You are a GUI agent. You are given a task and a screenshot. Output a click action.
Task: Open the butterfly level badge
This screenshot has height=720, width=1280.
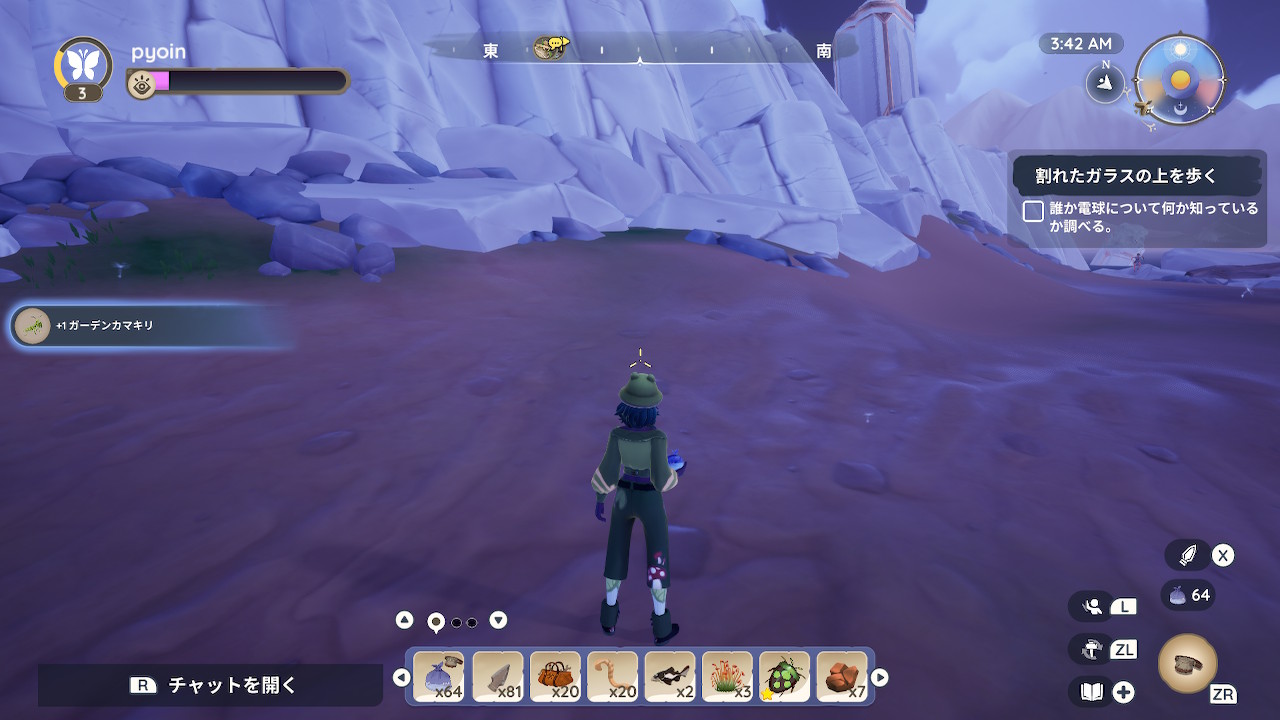pyautogui.click(x=82, y=64)
